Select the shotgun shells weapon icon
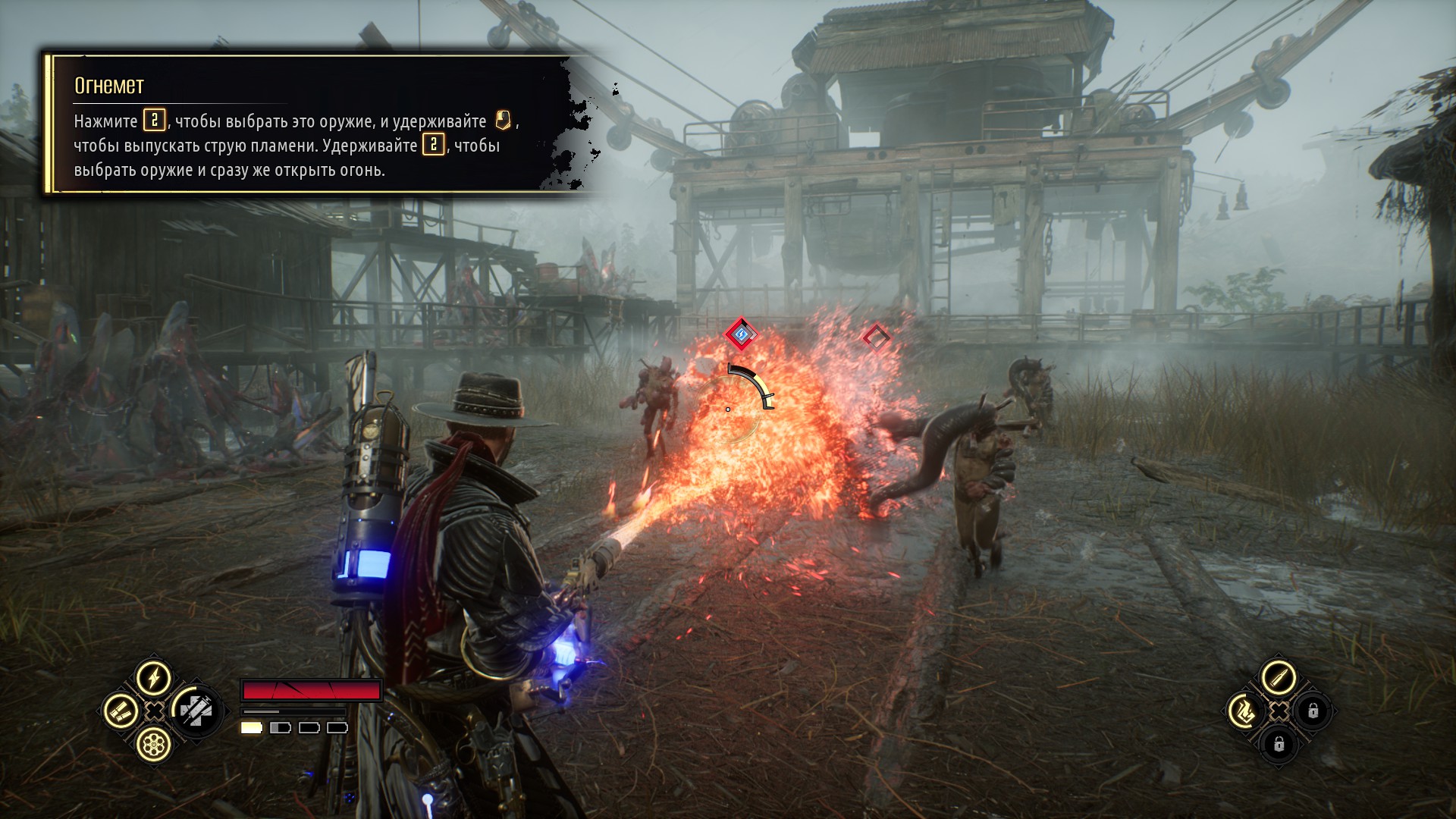This screenshot has height=819, width=1456. click(x=121, y=711)
